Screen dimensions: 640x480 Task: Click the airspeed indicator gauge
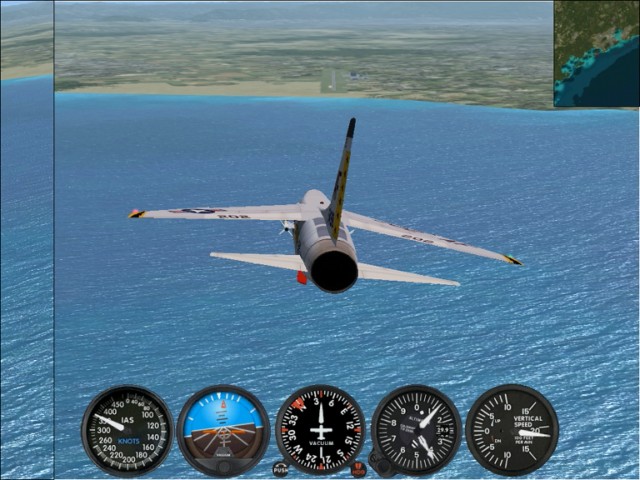[x=127, y=430]
